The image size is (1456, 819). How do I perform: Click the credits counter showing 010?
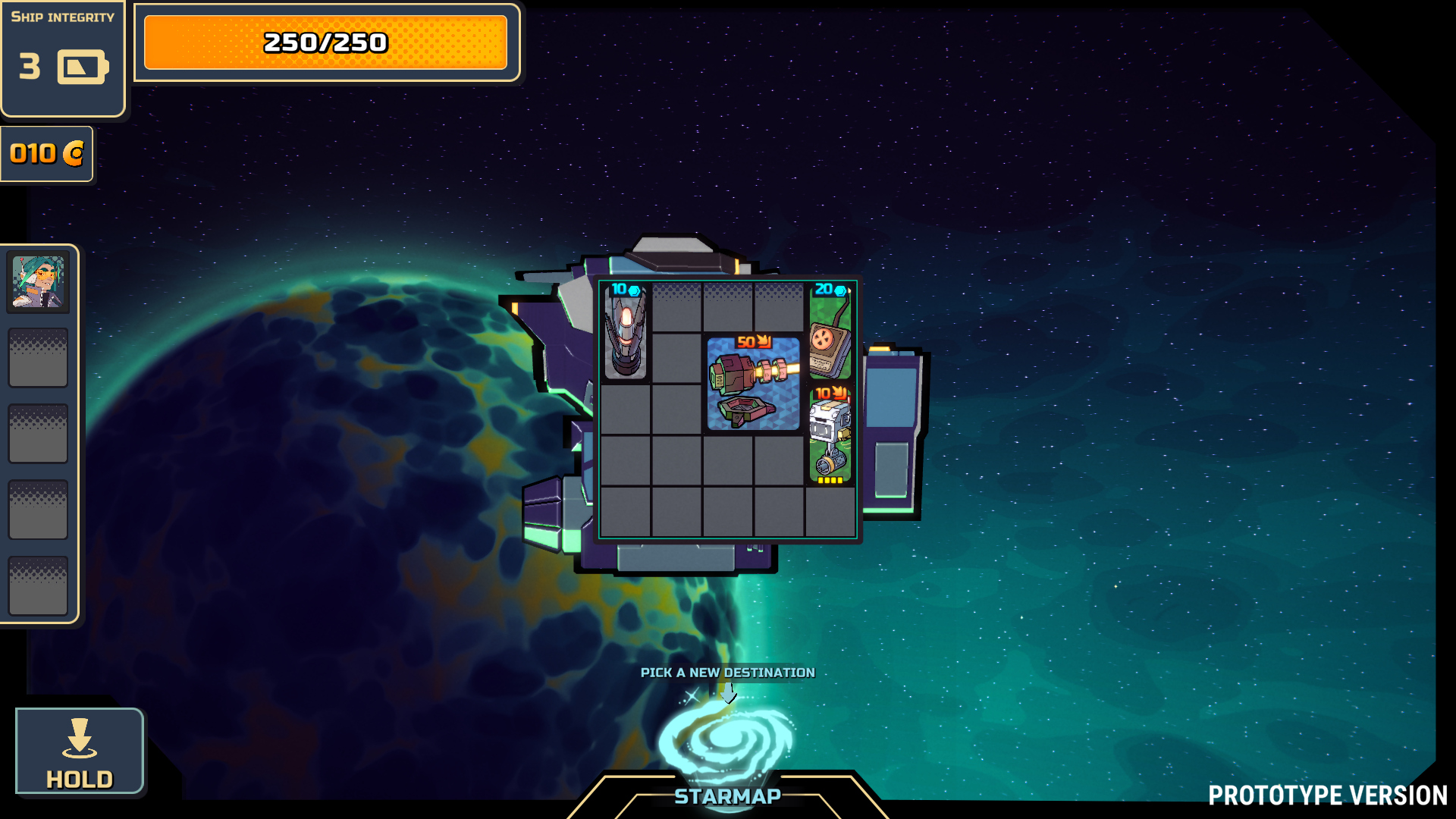46,154
